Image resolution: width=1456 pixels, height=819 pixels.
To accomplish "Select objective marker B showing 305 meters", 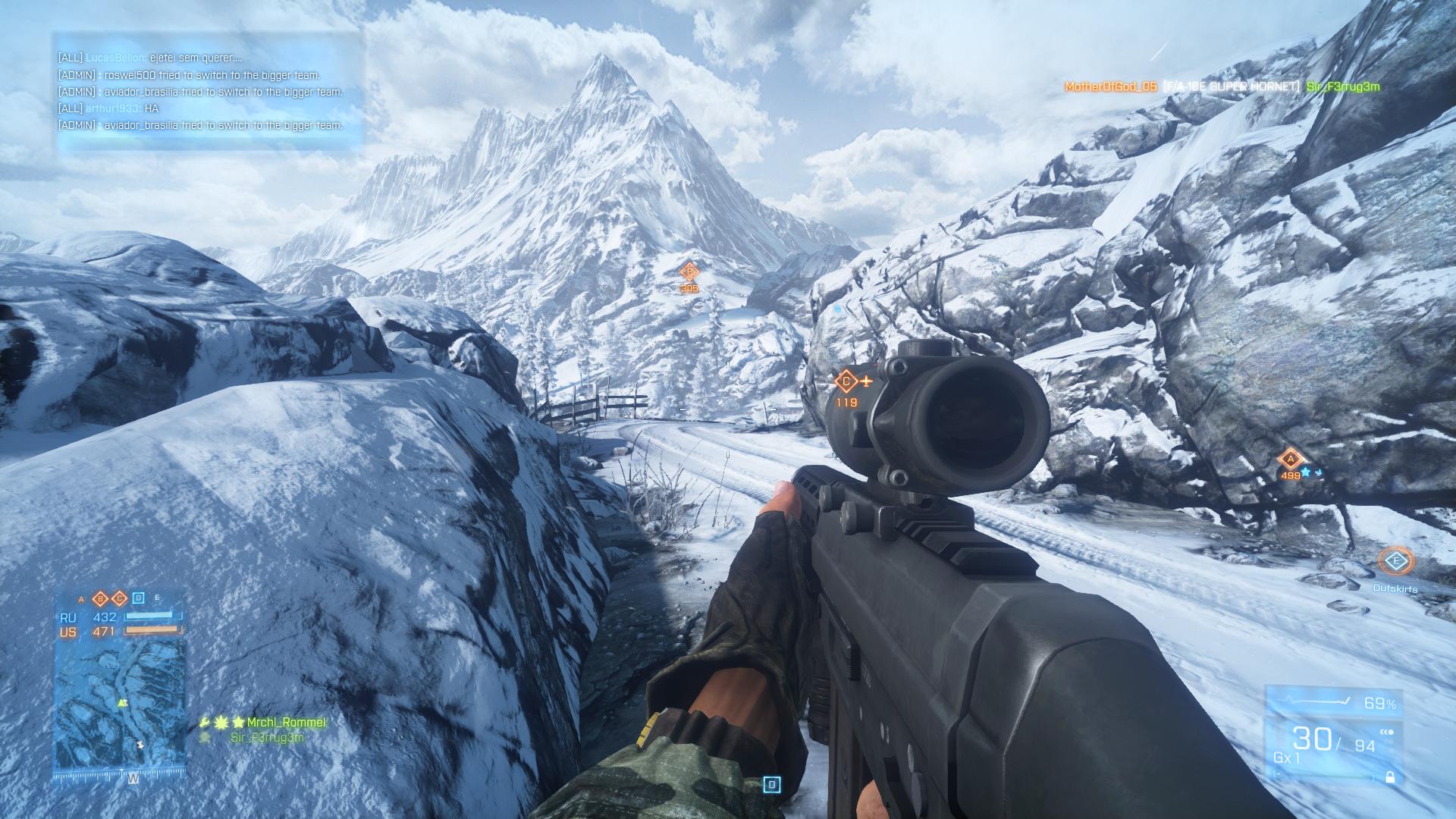I will pyautogui.click(x=689, y=271).
